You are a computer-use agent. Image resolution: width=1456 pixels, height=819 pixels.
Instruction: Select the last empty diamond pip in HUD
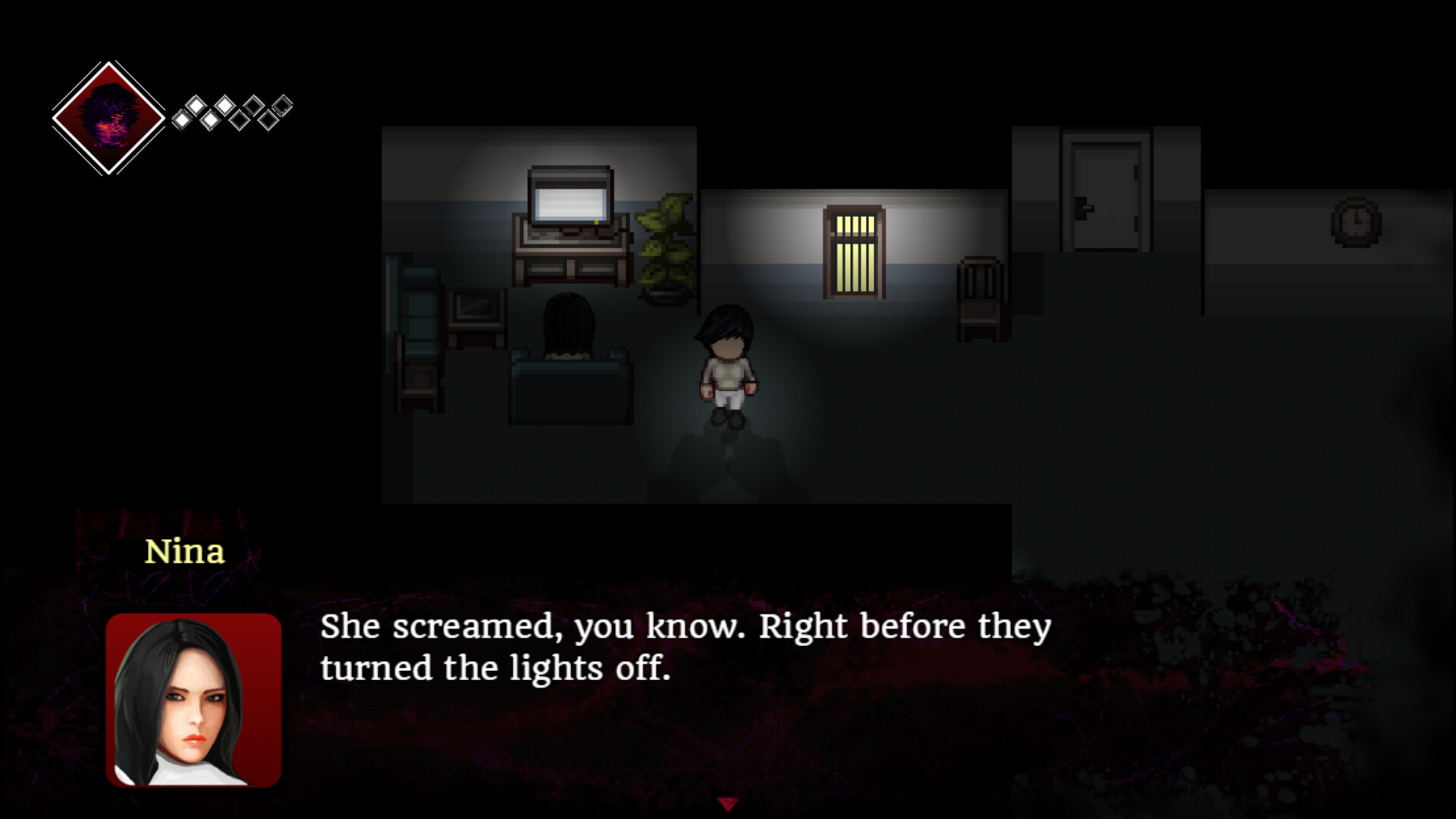point(283,107)
